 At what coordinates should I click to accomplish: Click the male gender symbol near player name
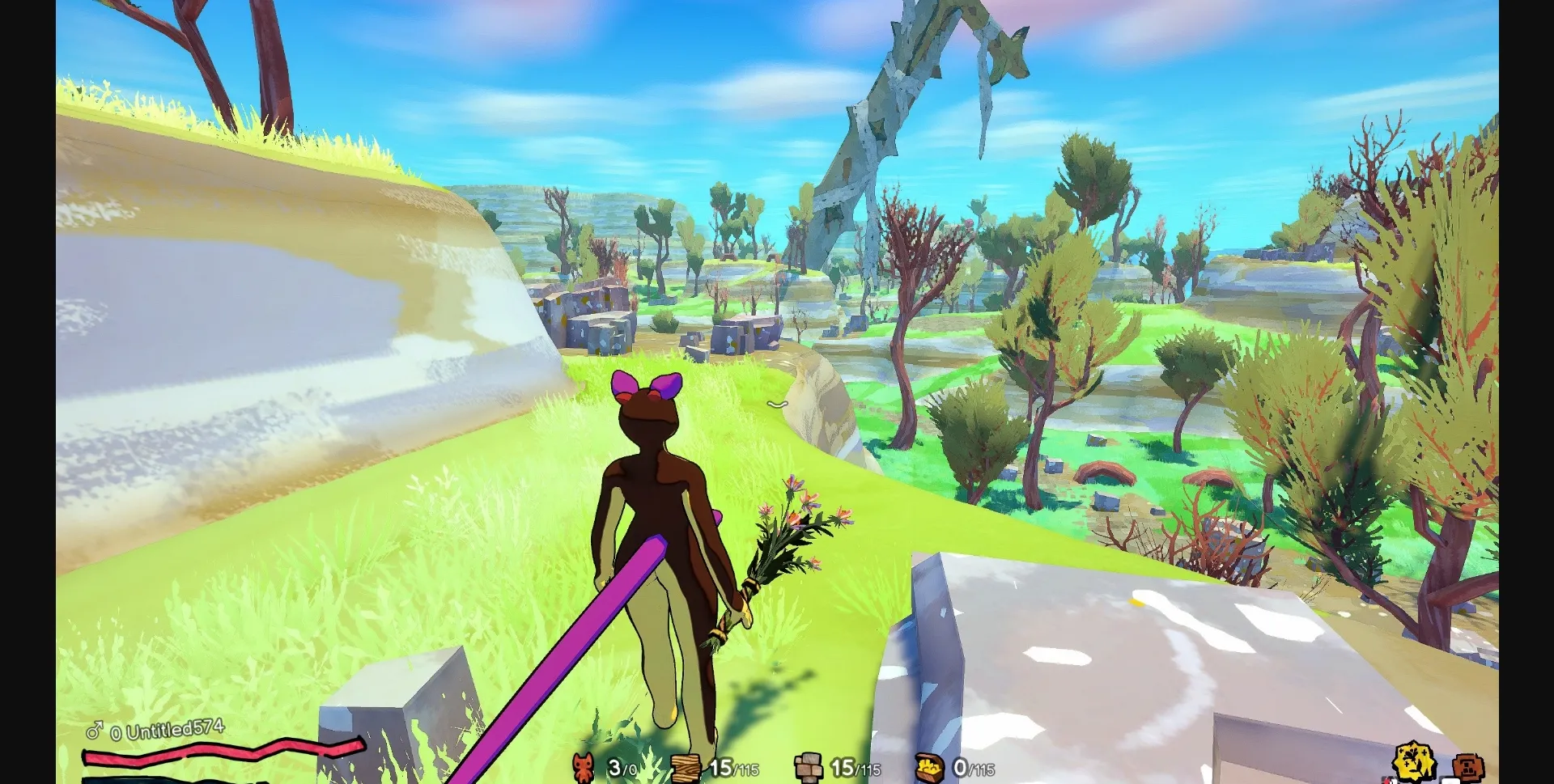click(x=95, y=730)
